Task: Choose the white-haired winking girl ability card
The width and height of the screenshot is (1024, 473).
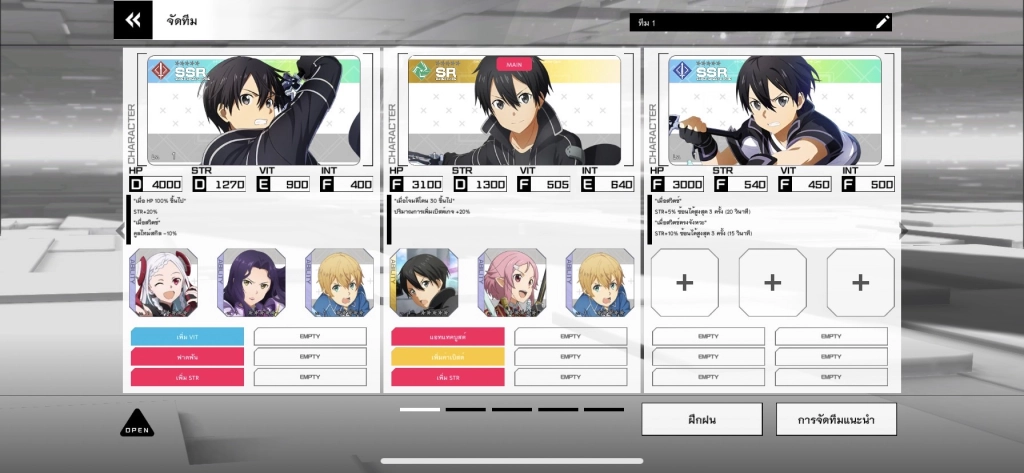Action: coord(164,283)
